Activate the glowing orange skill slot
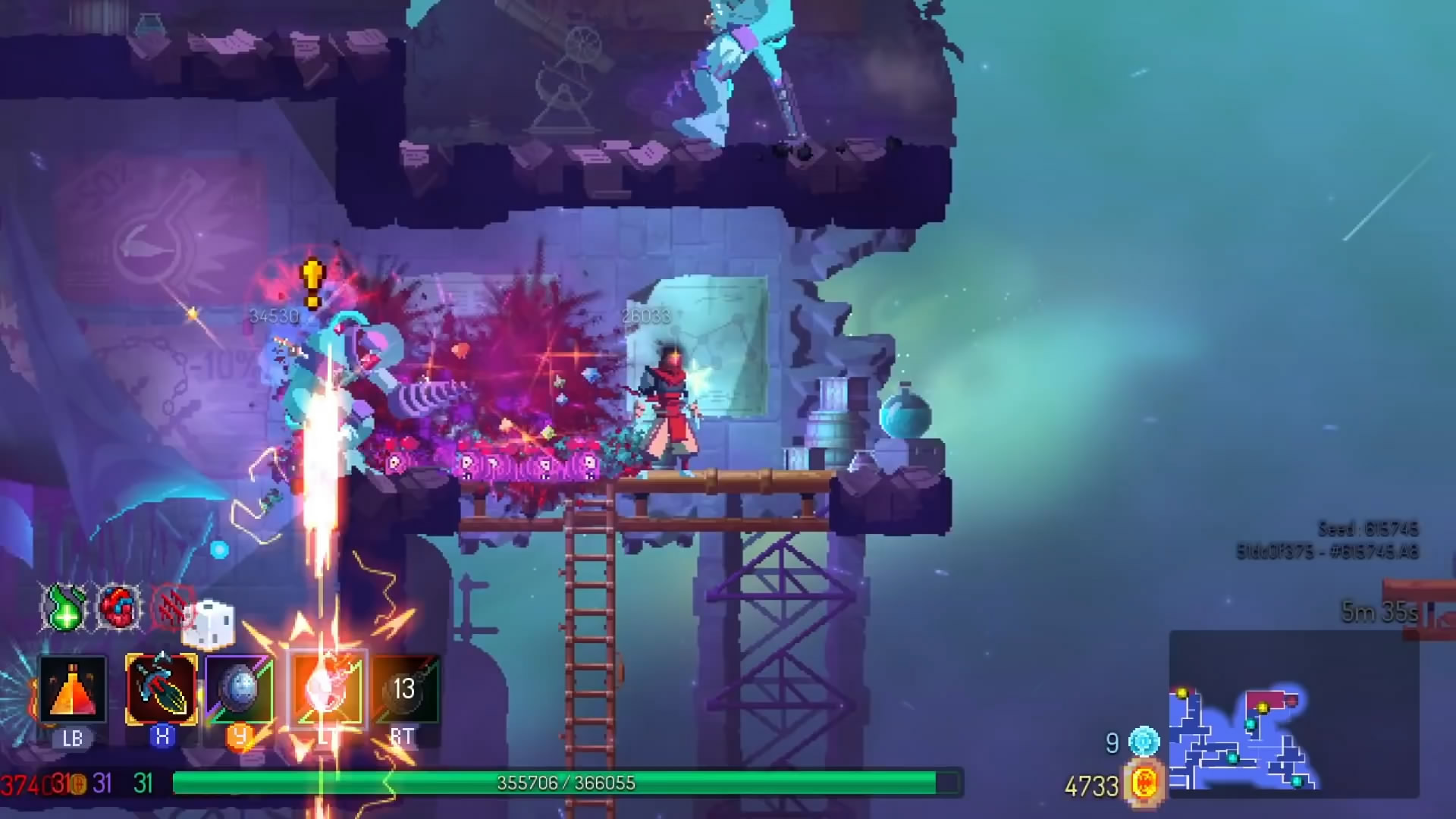 (x=328, y=689)
